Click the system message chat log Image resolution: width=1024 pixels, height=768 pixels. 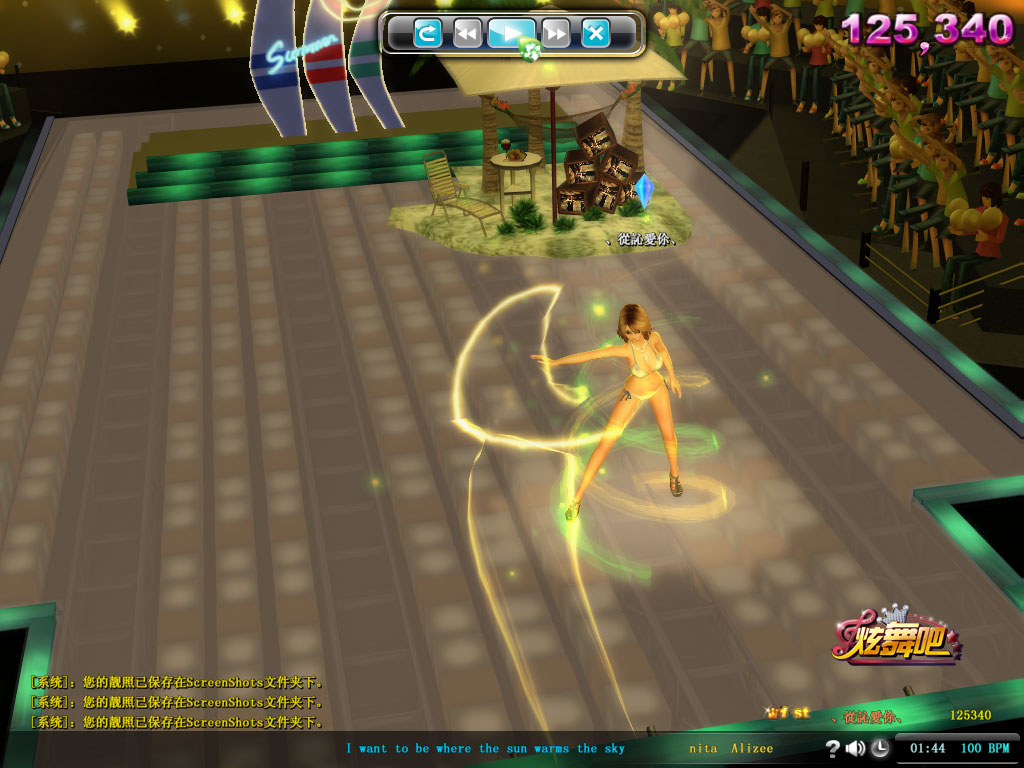pyautogui.click(x=178, y=702)
